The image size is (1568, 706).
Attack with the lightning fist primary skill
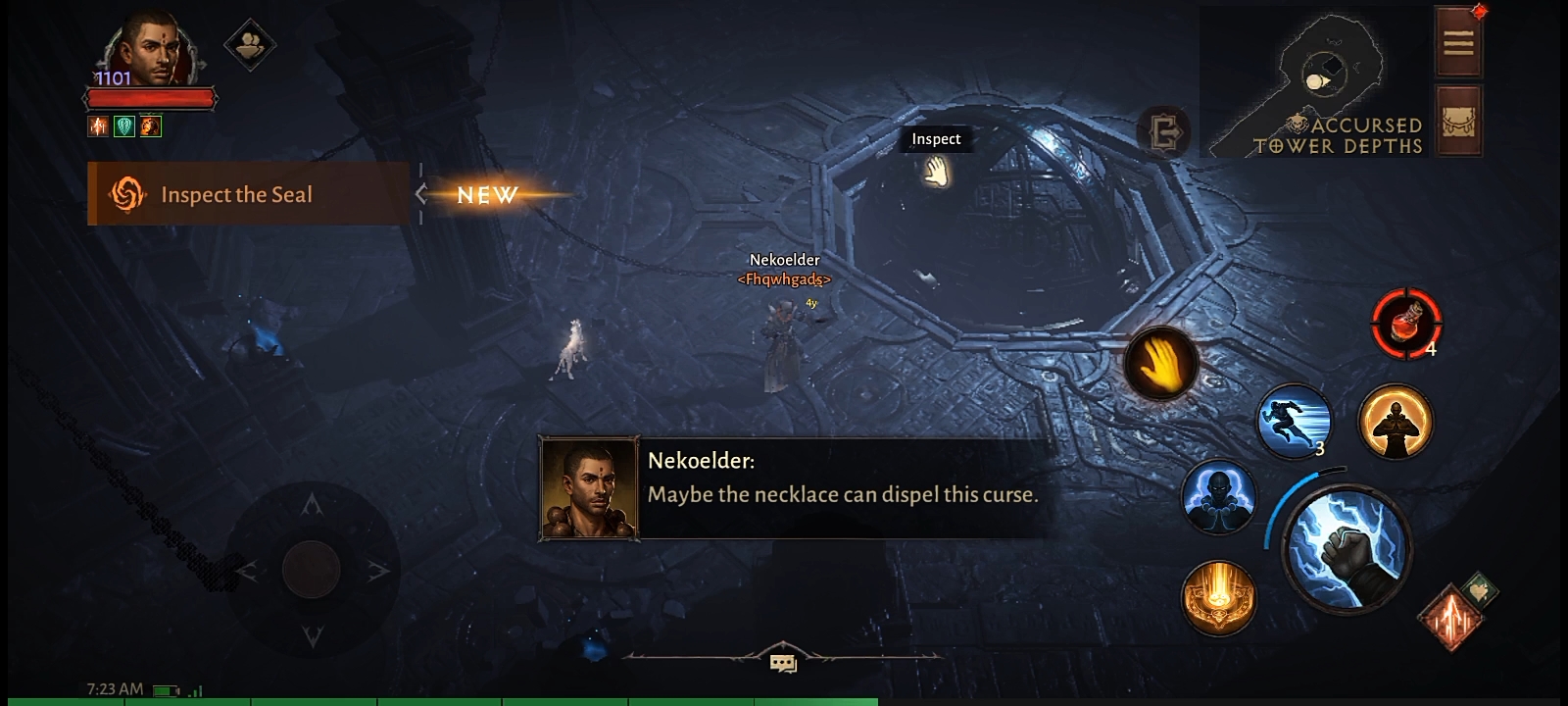(x=1347, y=549)
